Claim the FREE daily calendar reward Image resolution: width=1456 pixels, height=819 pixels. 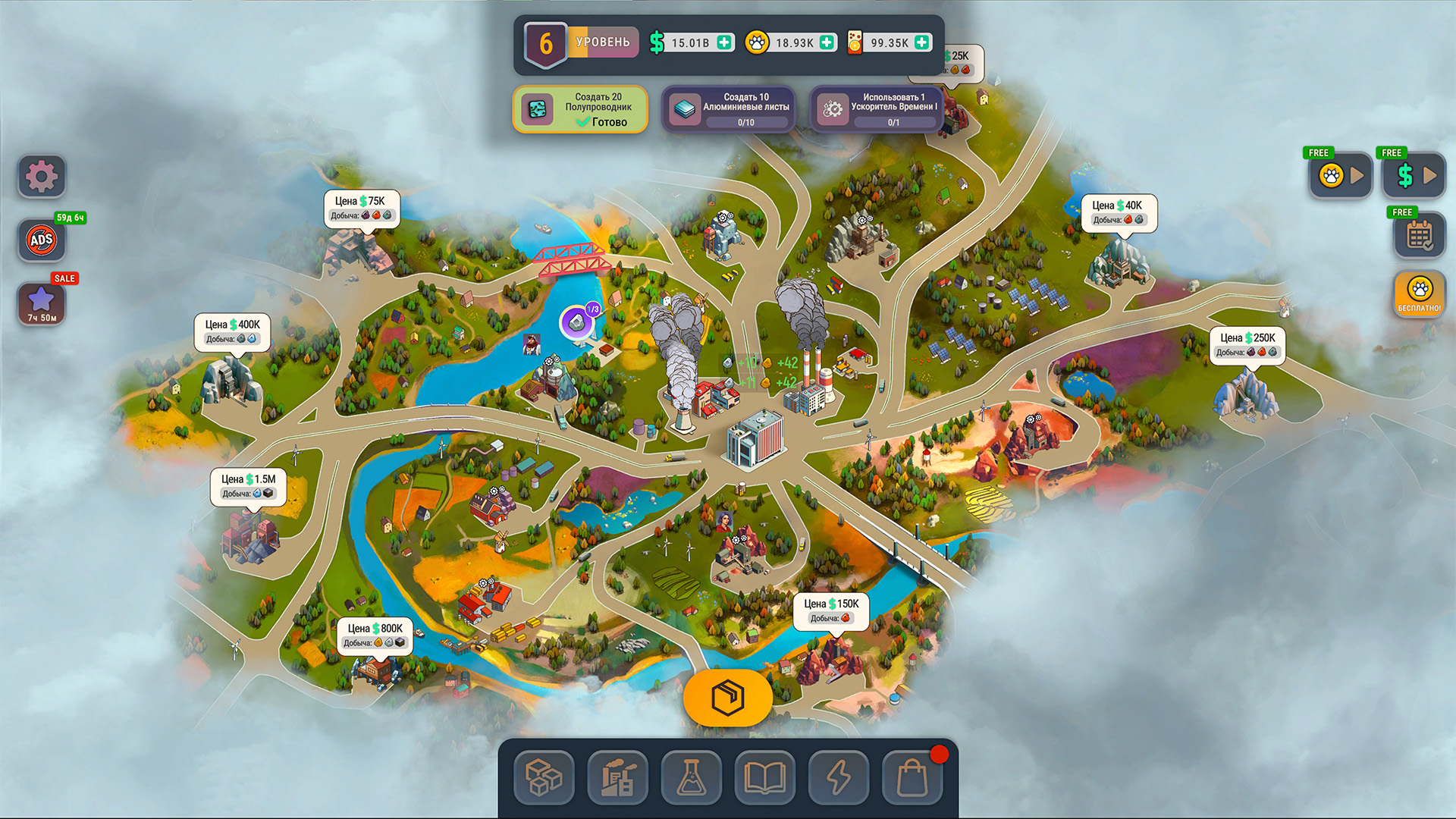[x=1421, y=237]
